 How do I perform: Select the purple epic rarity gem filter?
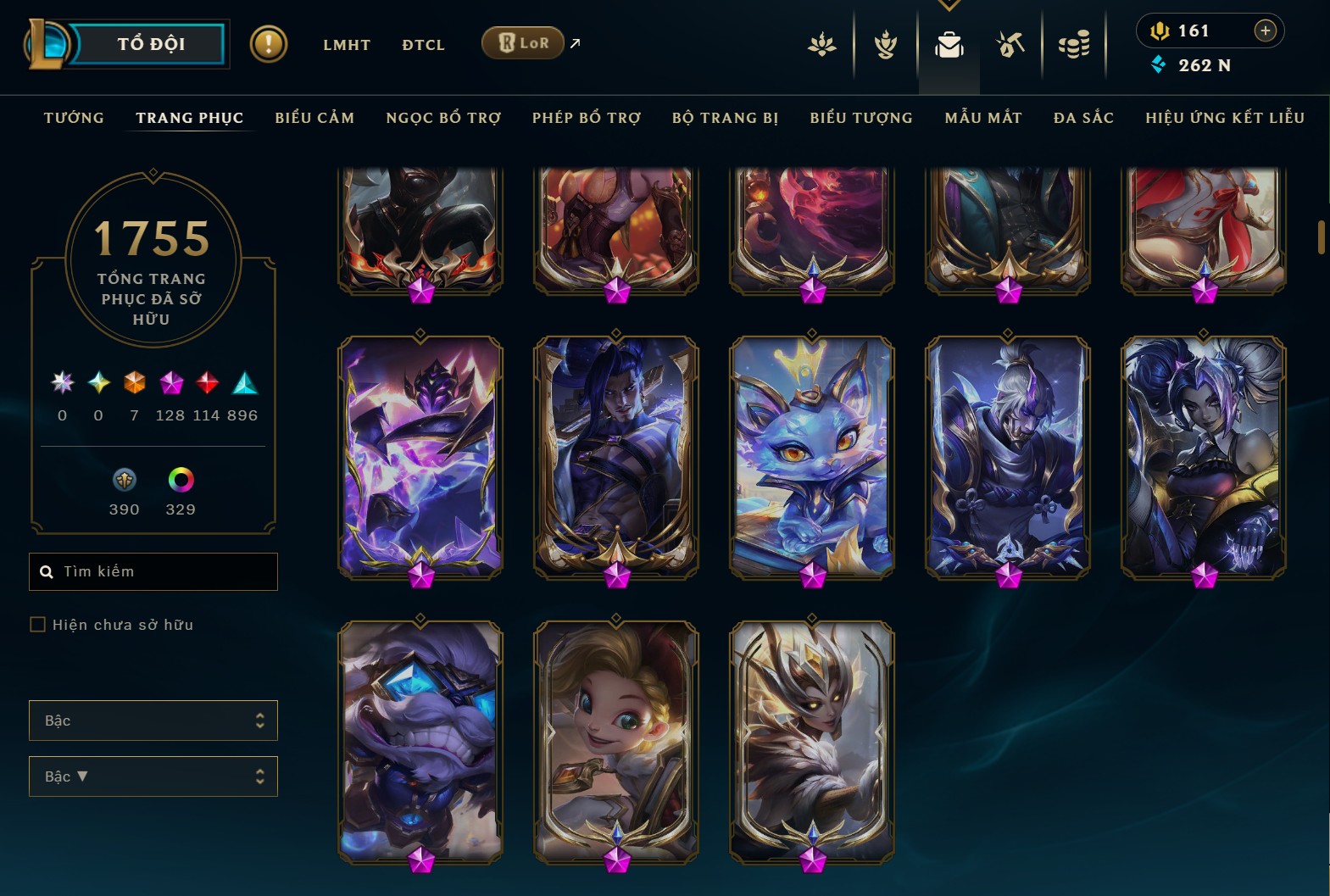[172, 384]
